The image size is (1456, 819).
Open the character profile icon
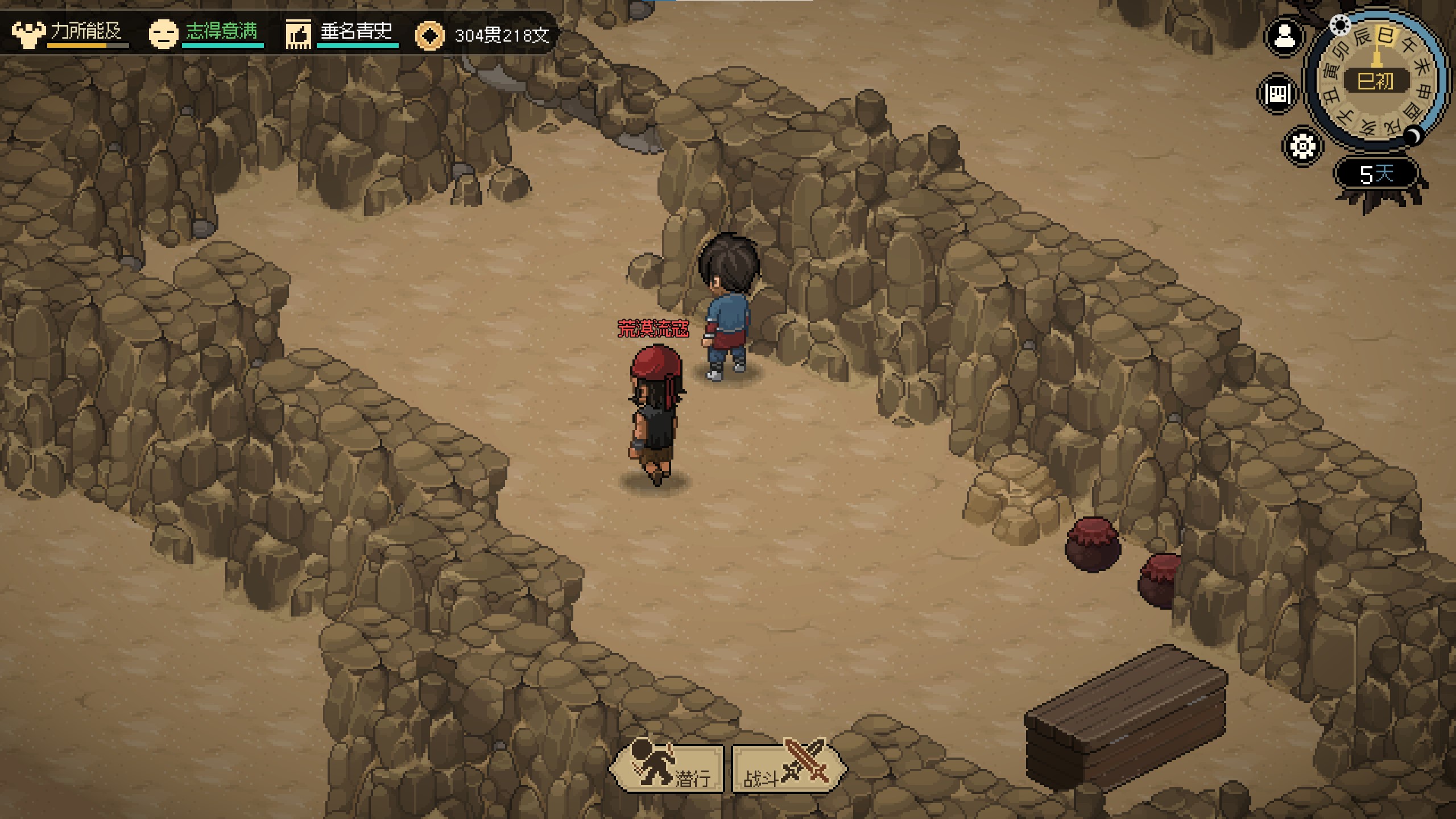[1284, 38]
